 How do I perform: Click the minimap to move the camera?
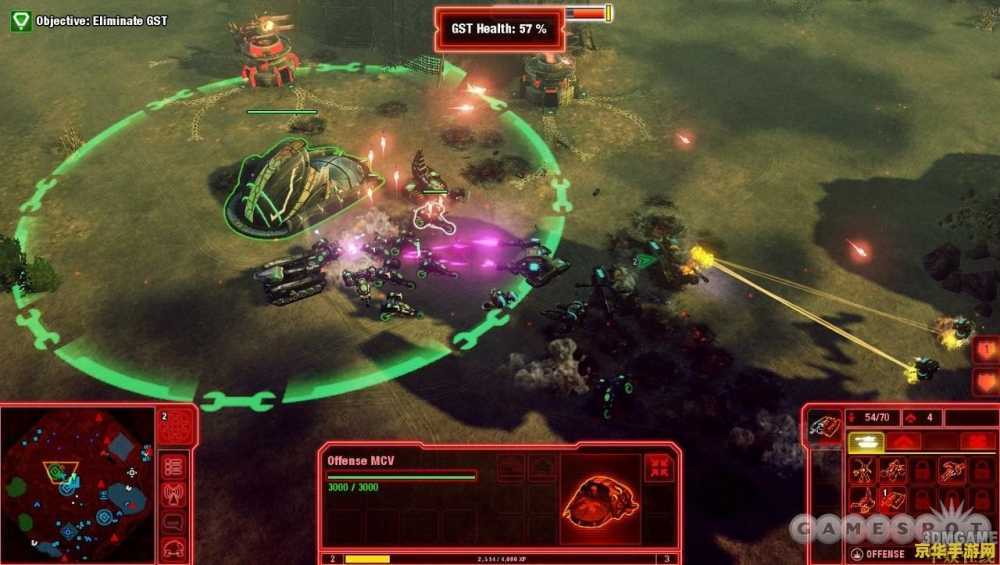click(77, 482)
